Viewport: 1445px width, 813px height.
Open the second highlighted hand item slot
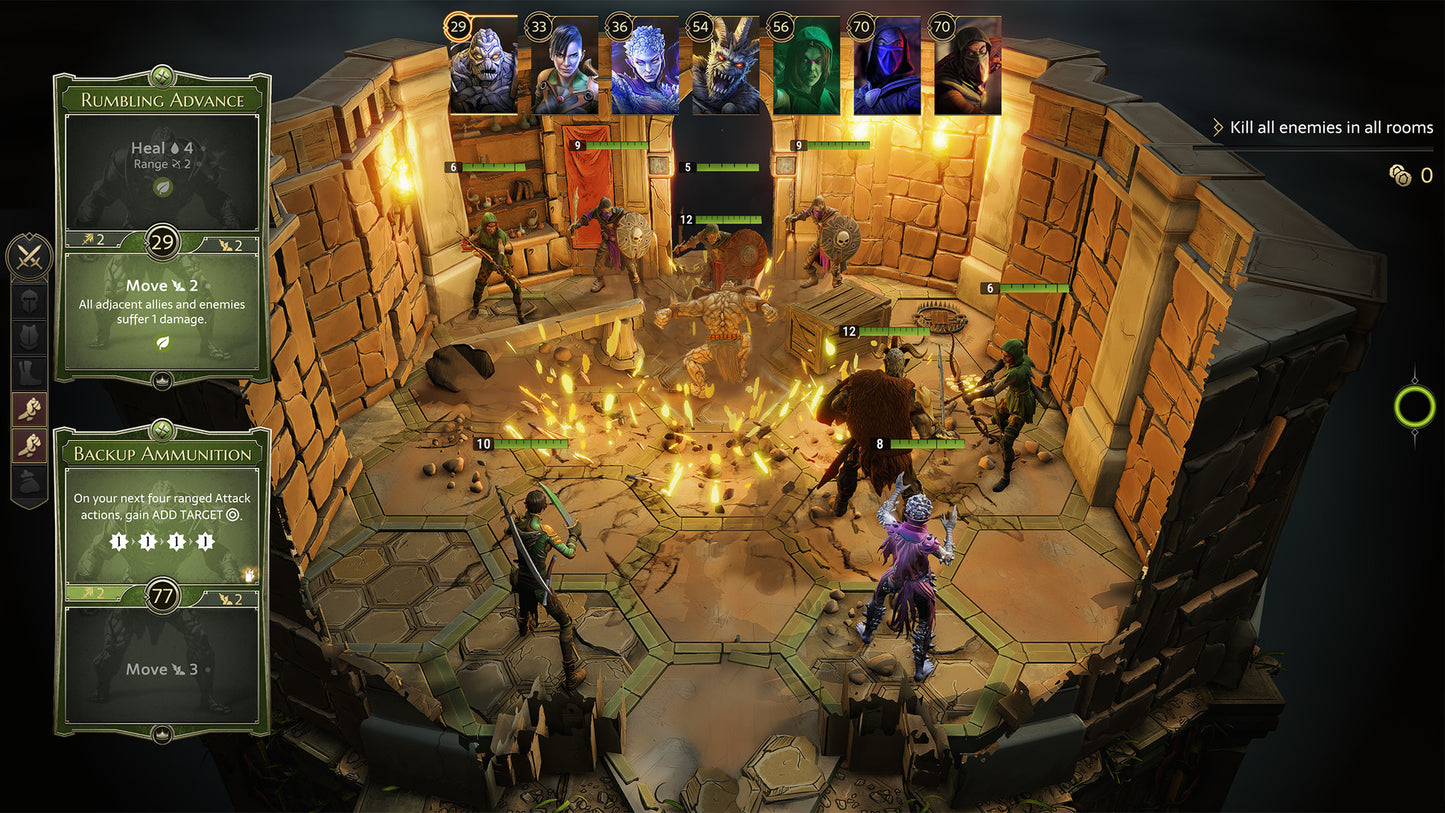point(29,442)
